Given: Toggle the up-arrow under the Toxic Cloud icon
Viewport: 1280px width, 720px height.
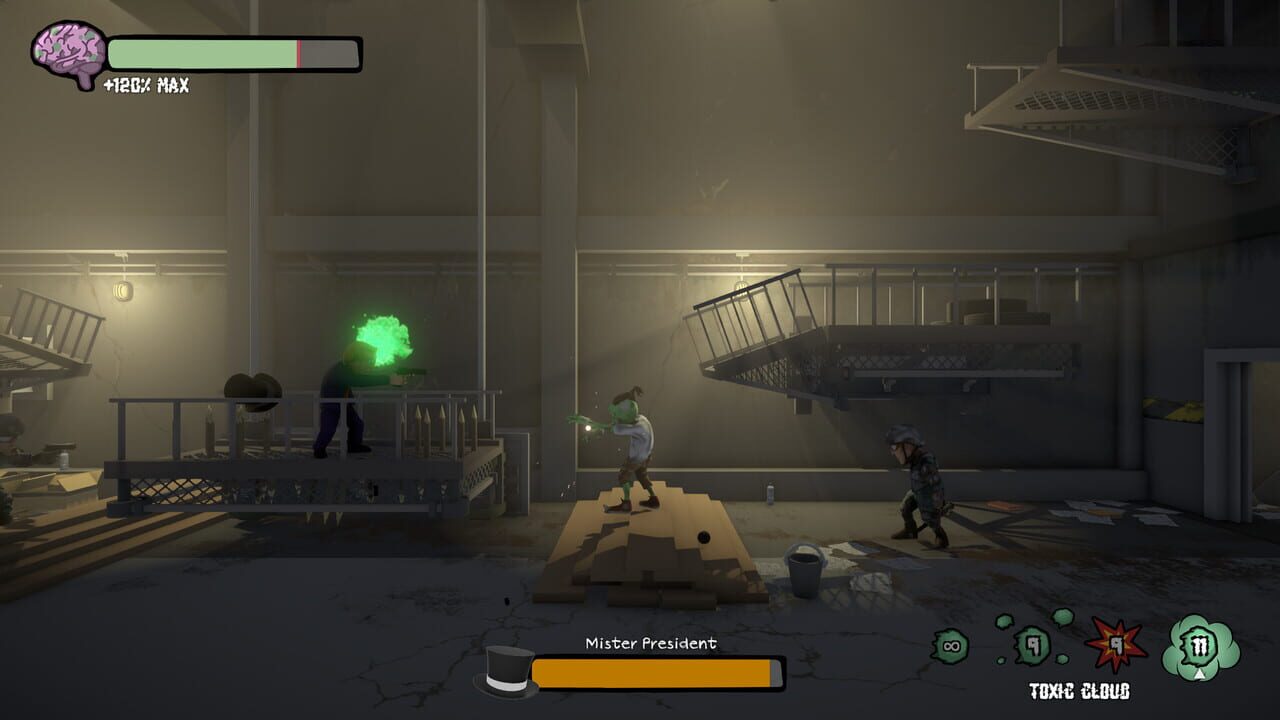Looking at the screenshot, I should (x=1200, y=674).
